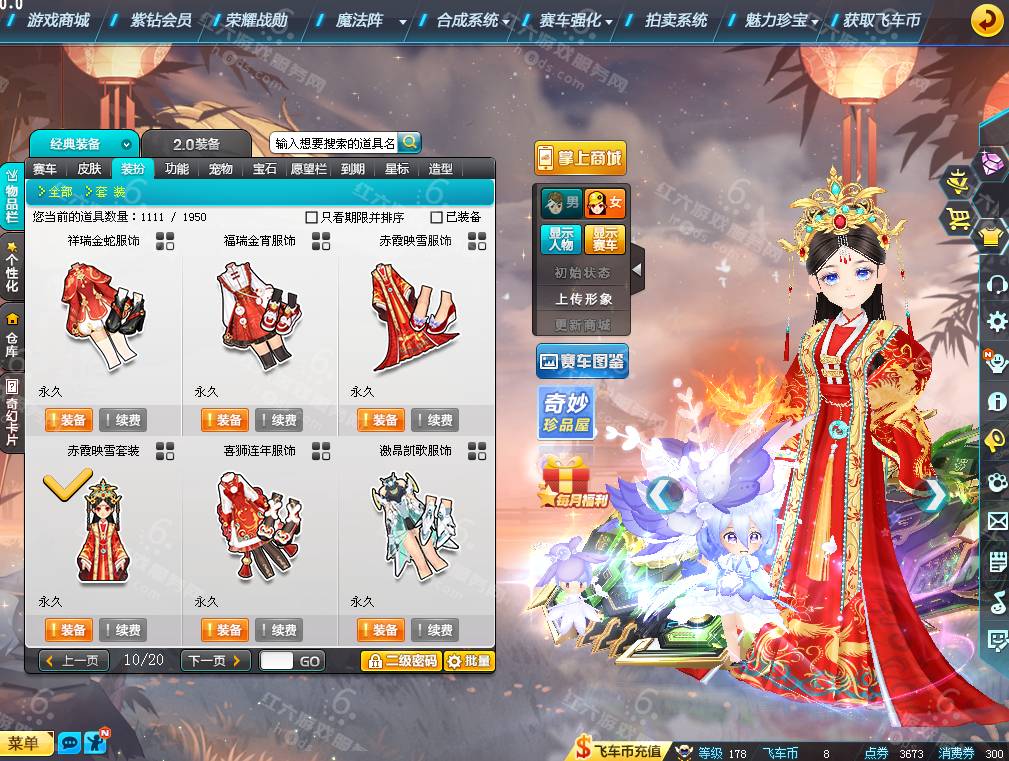Image resolution: width=1009 pixels, height=761 pixels.
Task: Go to the next page 下一页
Action: [215, 660]
